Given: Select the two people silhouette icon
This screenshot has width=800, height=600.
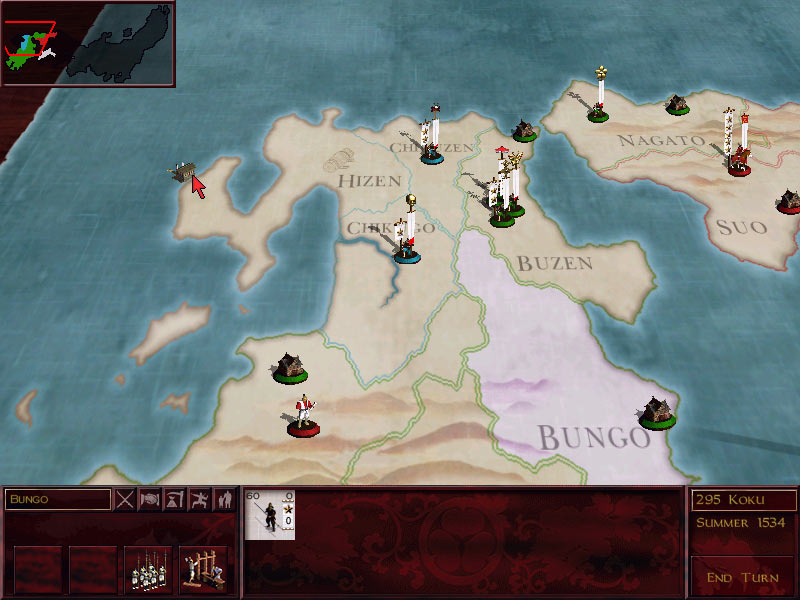Looking at the screenshot, I should 225,498.
